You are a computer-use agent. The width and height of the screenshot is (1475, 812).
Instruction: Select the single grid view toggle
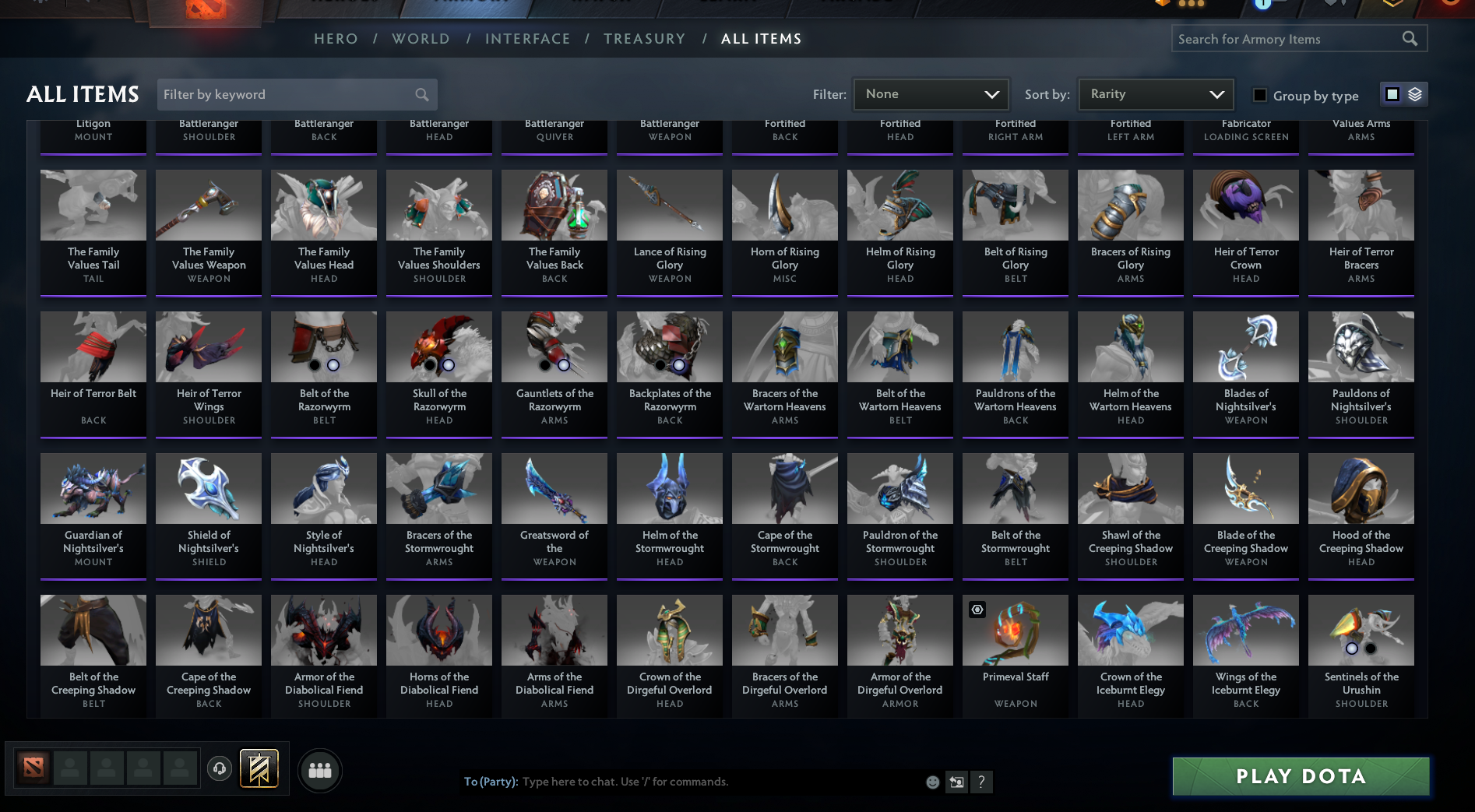coord(1392,93)
